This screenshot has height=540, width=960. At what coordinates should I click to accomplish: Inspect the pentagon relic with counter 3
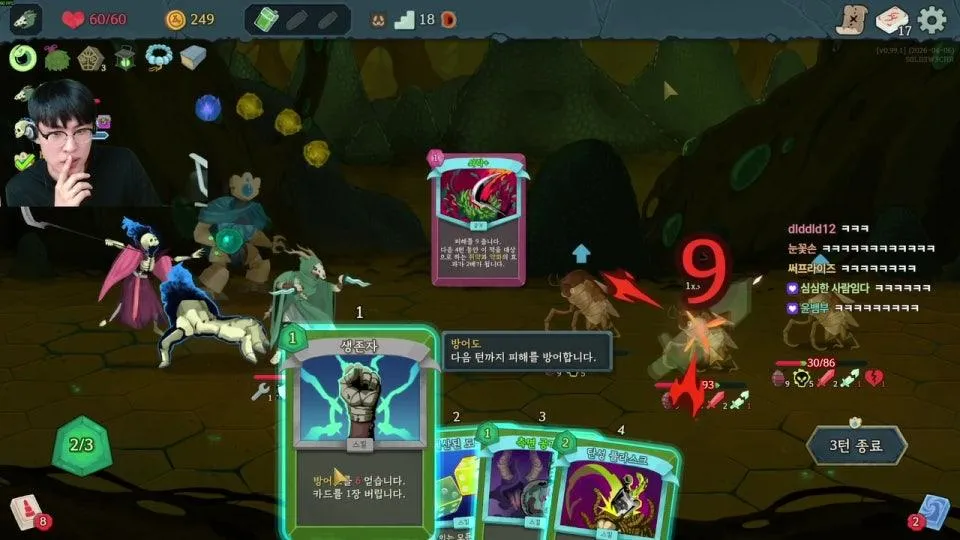(x=91, y=58)
